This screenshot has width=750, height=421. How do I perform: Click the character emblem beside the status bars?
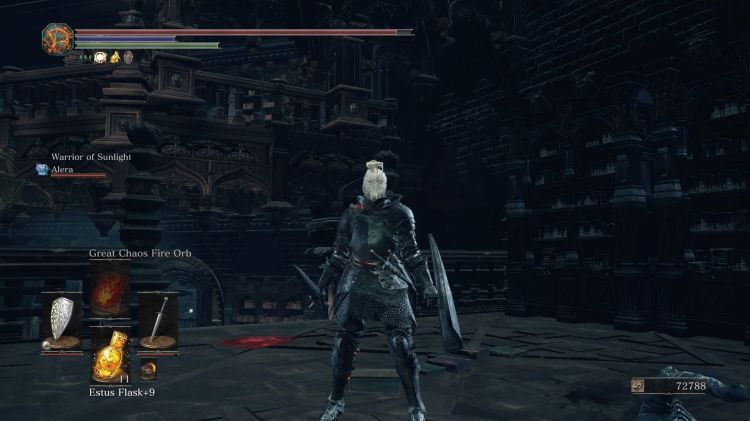pos(56,38)
